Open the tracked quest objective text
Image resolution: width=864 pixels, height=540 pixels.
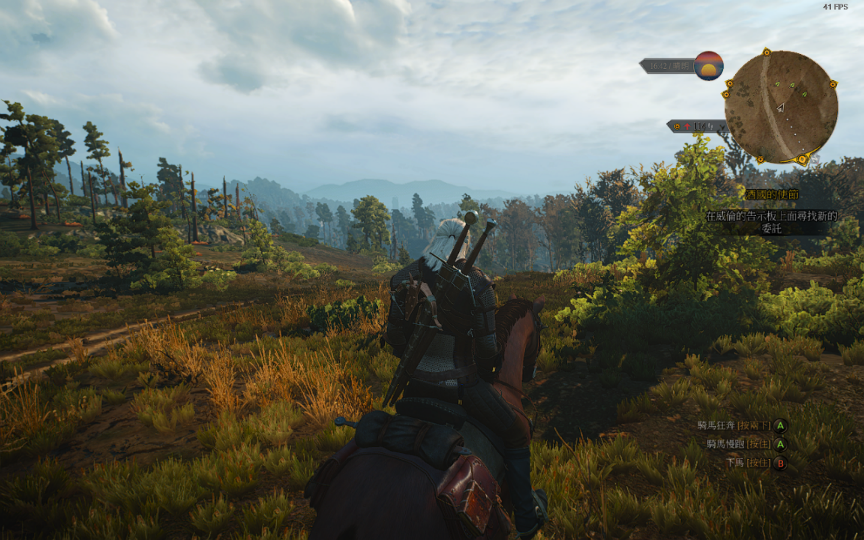point(771,221)
